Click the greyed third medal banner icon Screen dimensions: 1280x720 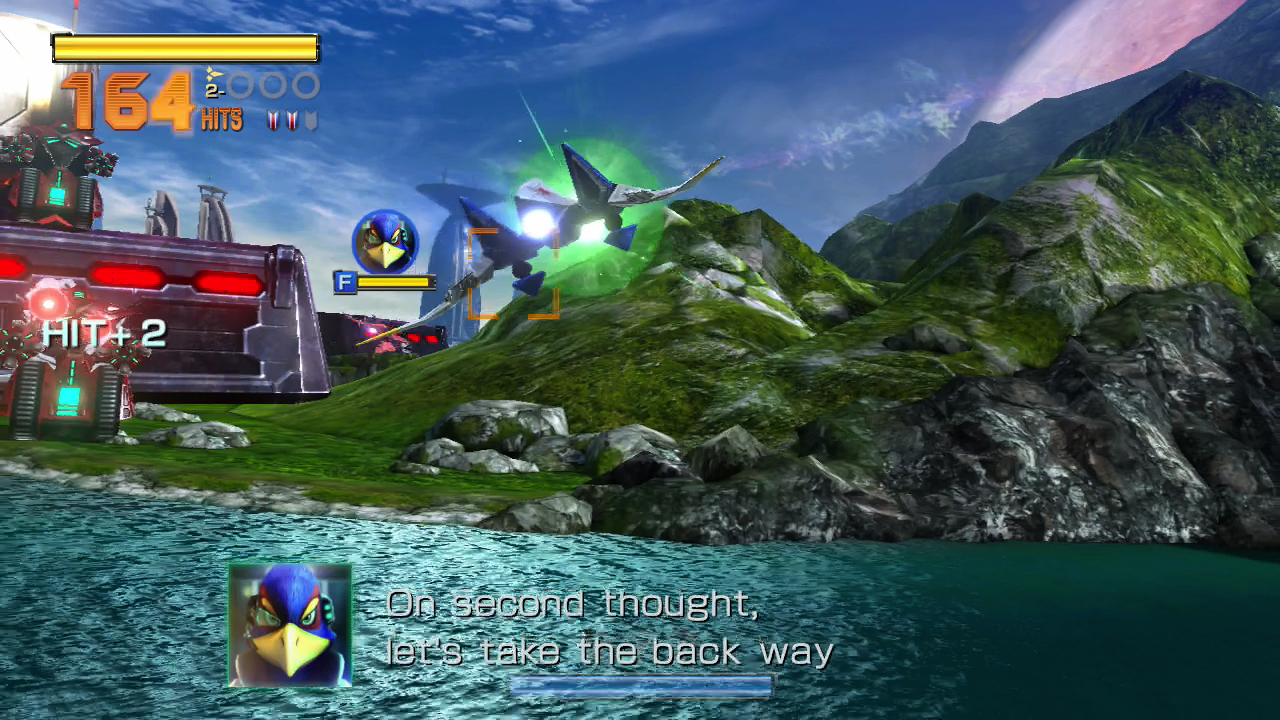[x=310, y=117]
